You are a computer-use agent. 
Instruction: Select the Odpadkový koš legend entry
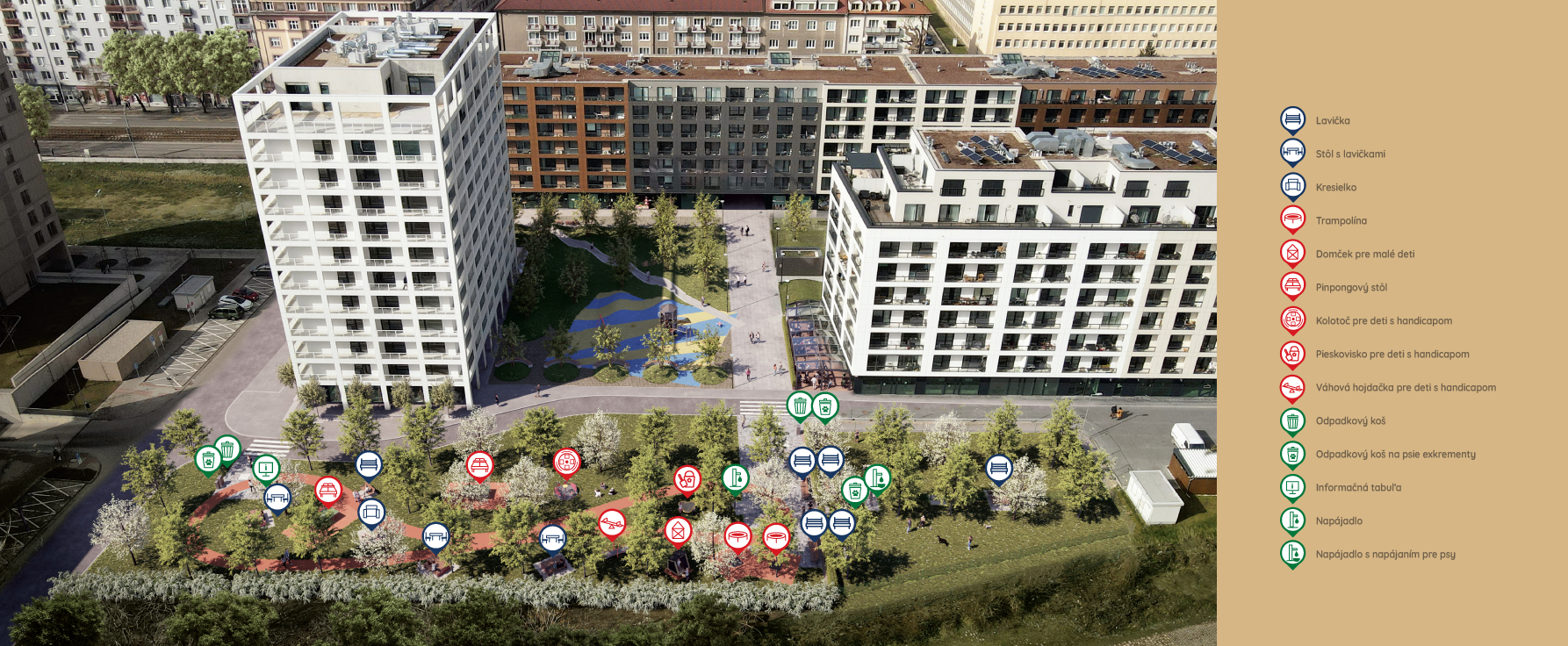(x=1349, y=421)
